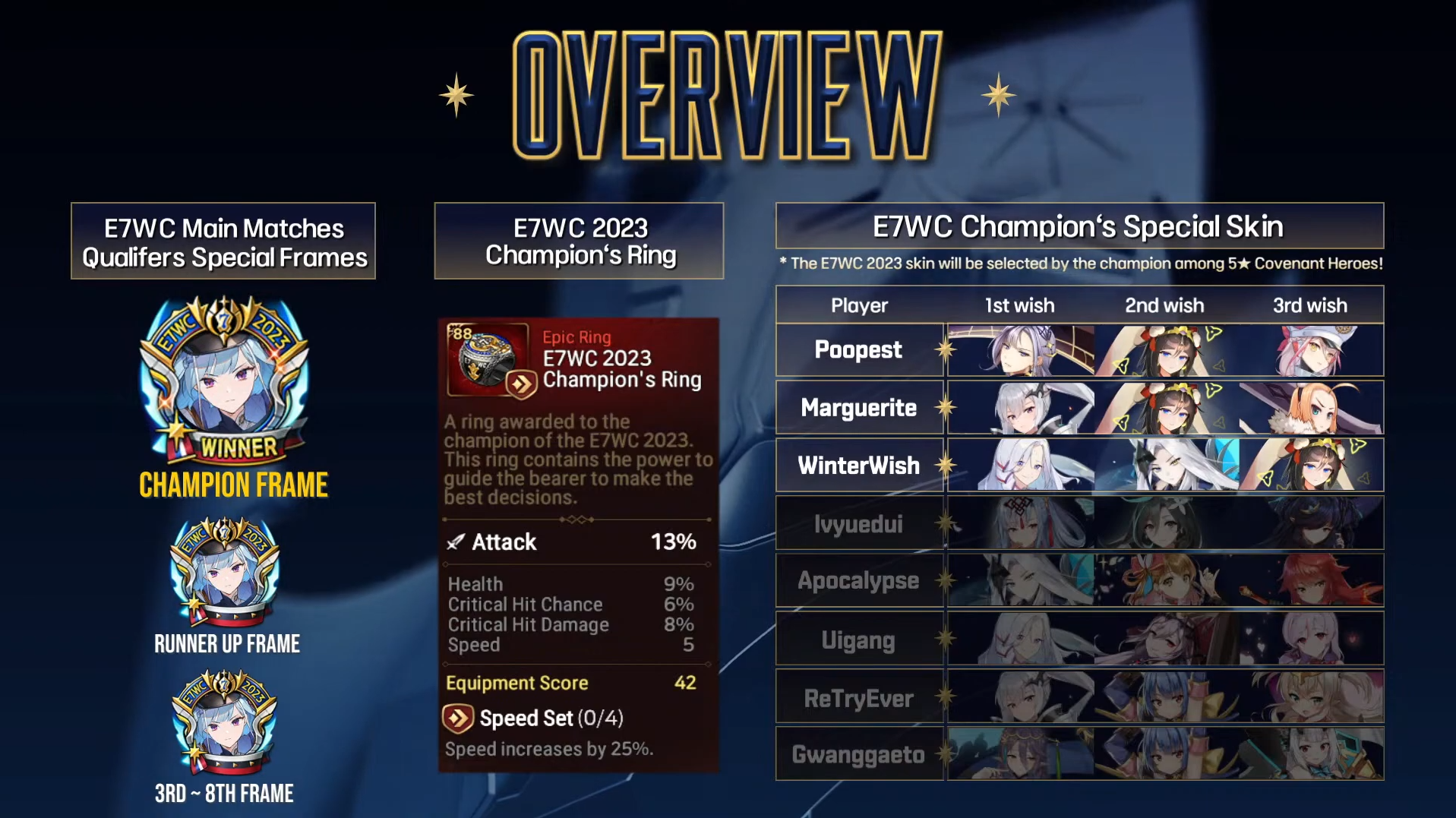Select the Poopest player row
Viewport: 1456px width, 818px height.
tap(858, 350)
